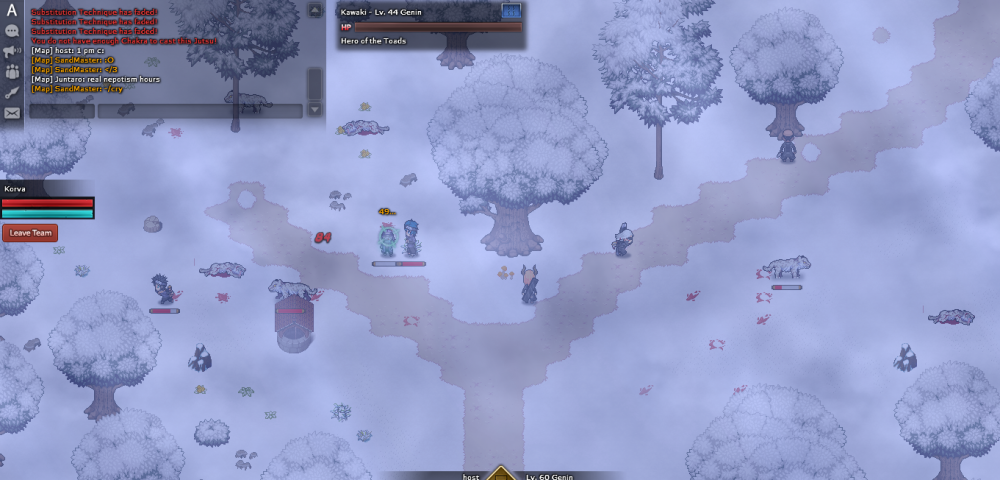Screen dimensions: 1000x480
Task: Click the chat log scrollbar handle
Action: coord(314,82)
